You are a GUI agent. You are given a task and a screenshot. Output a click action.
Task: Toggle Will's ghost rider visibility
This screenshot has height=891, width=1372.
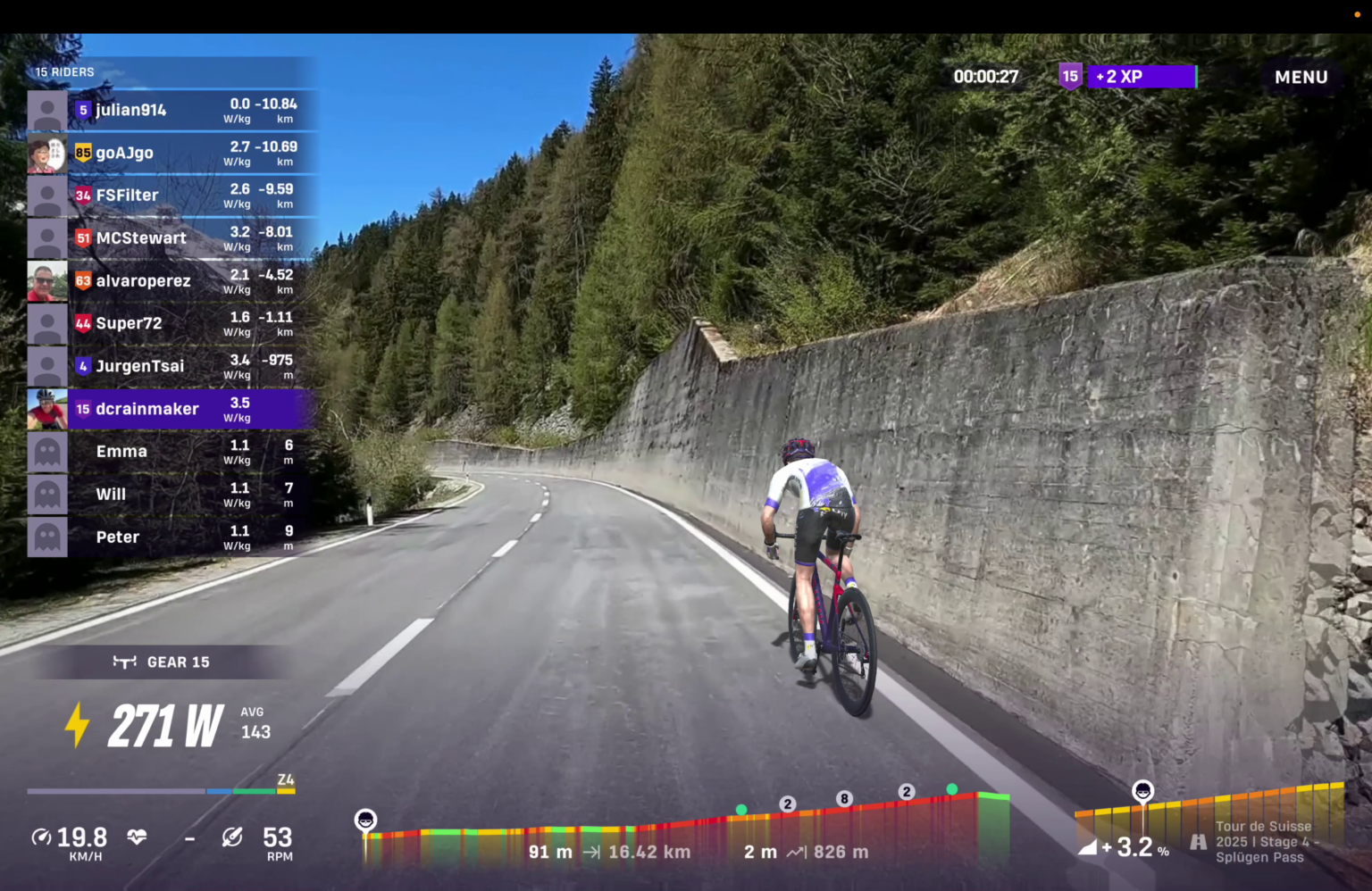click(47, 494)
